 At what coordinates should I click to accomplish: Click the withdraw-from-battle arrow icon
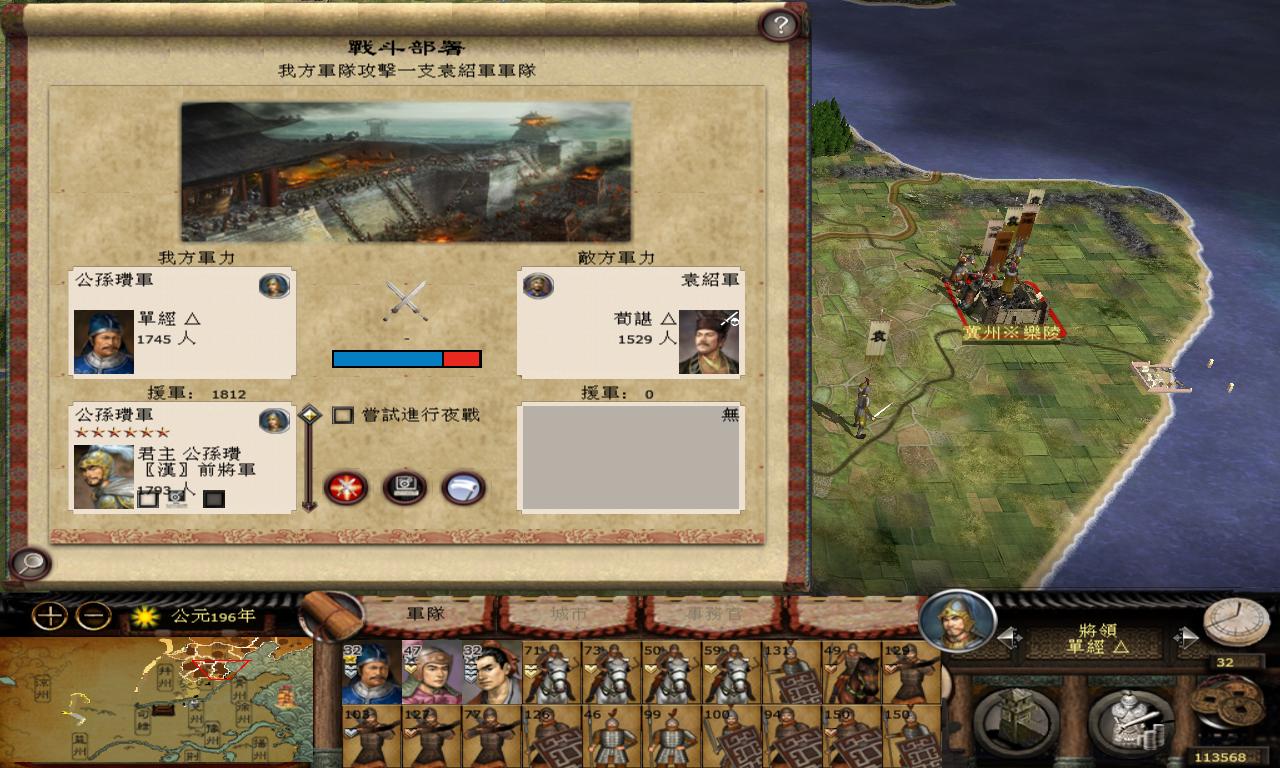[x=464, y=490]
